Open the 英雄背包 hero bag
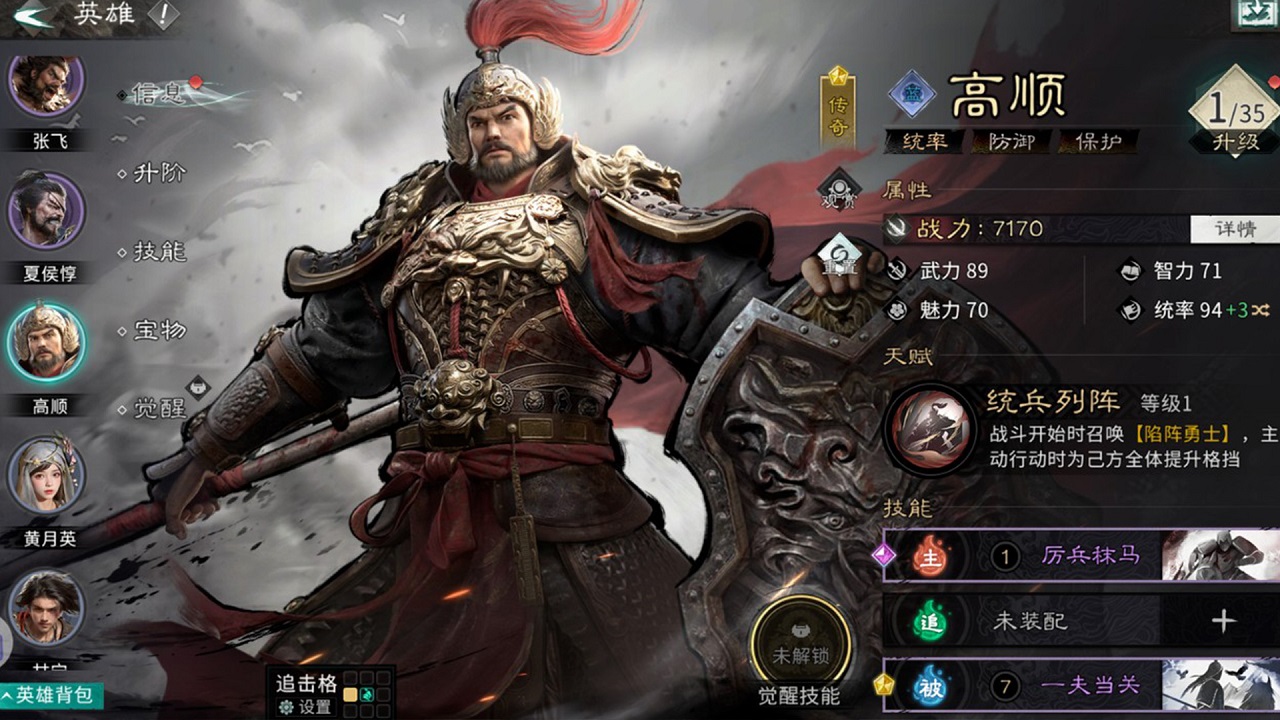 coord(52,695)
